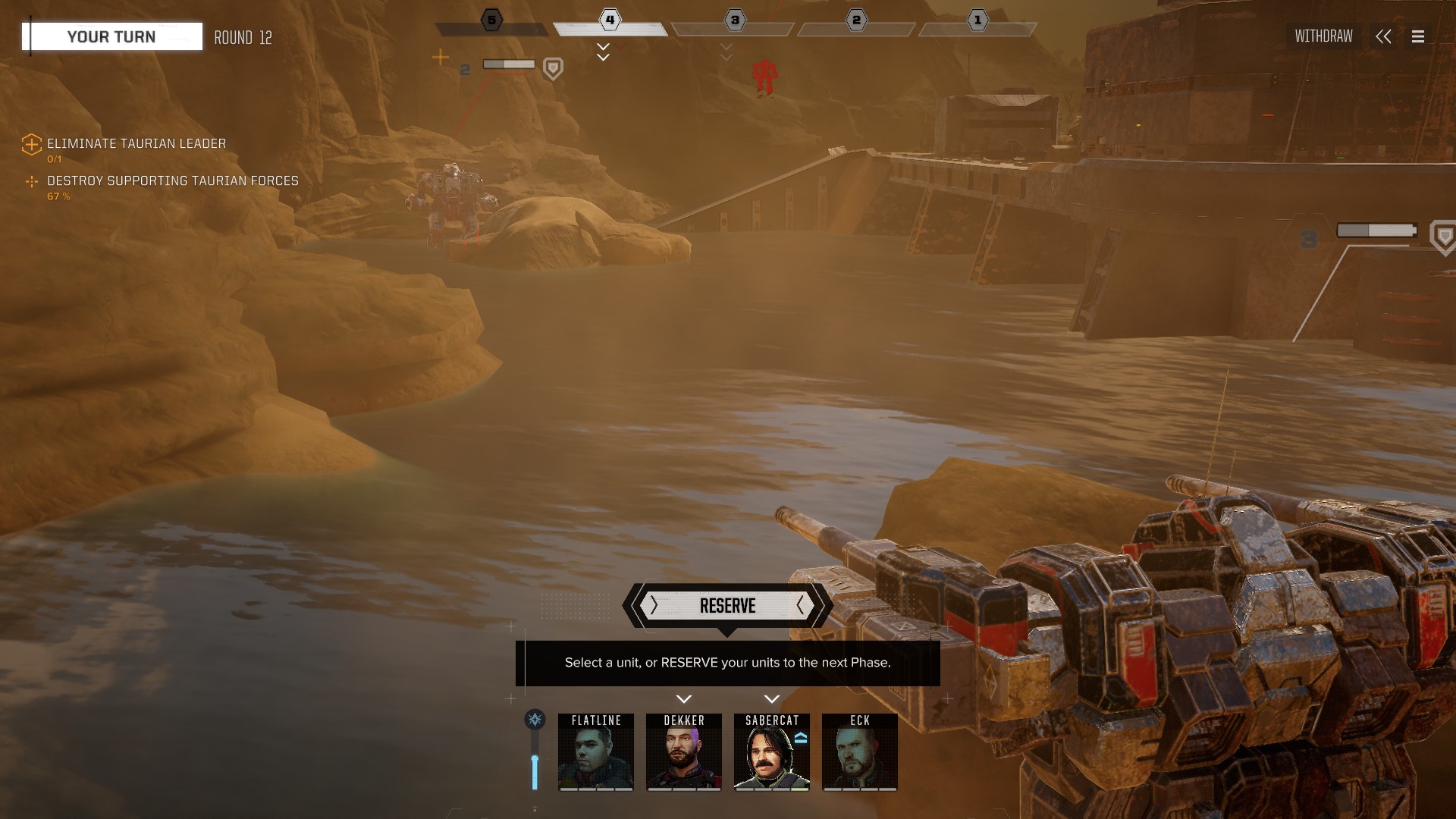Reserve units to the next phase
Viewport: 1456px width, 819px height.
tap(727, 606)
